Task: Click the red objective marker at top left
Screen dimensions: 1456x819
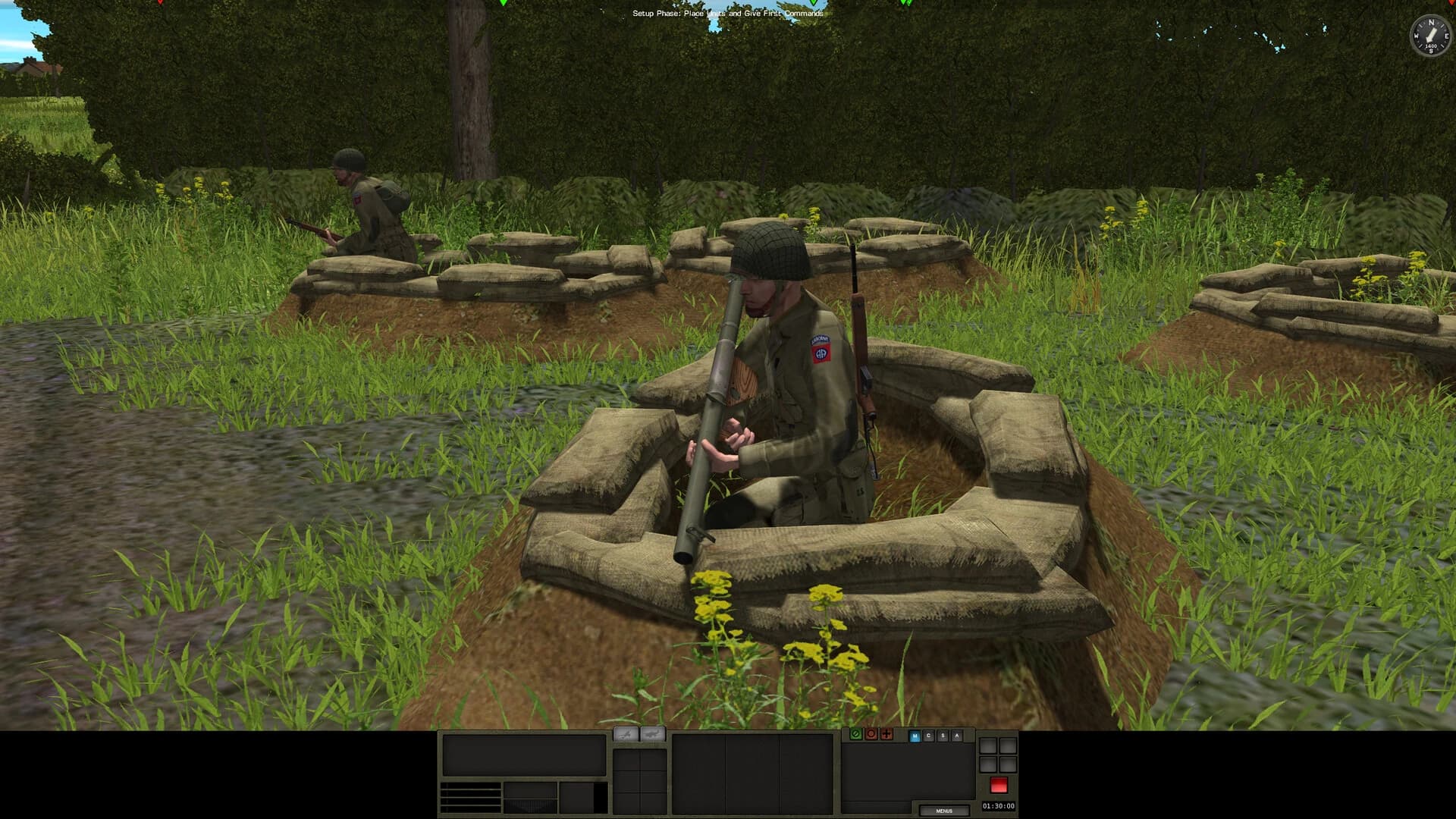Action: [x=159, y=5]
